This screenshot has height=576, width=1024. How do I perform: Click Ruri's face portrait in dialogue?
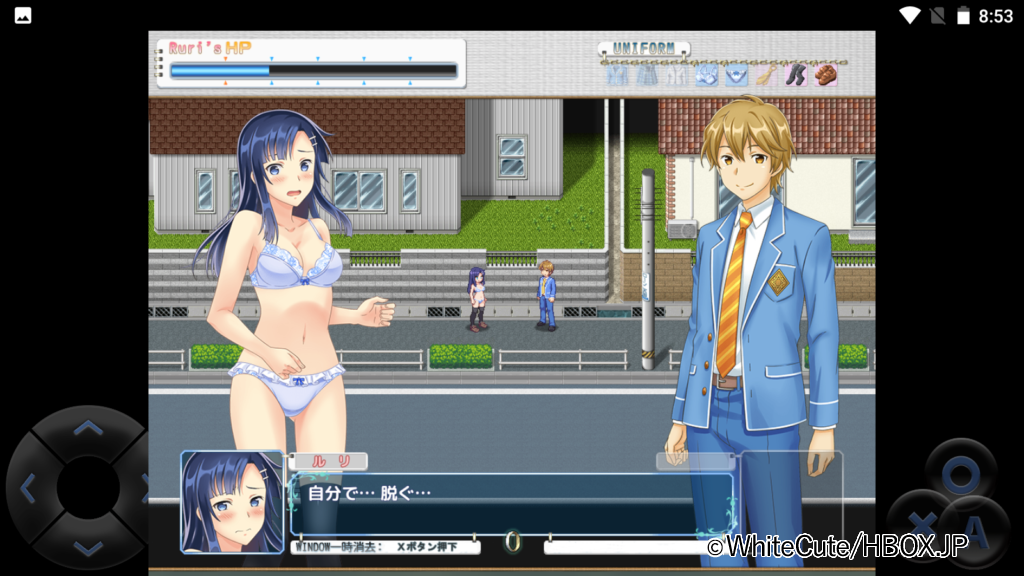pos(232,501)
